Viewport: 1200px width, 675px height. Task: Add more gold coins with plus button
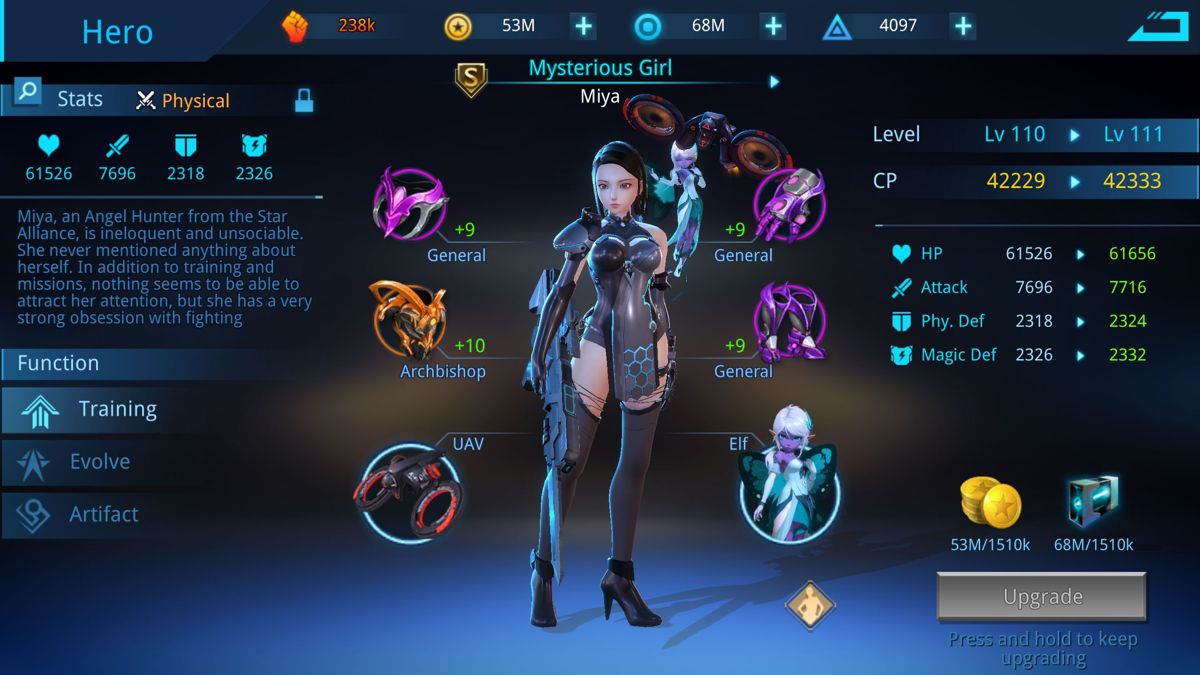pos(583,26)
